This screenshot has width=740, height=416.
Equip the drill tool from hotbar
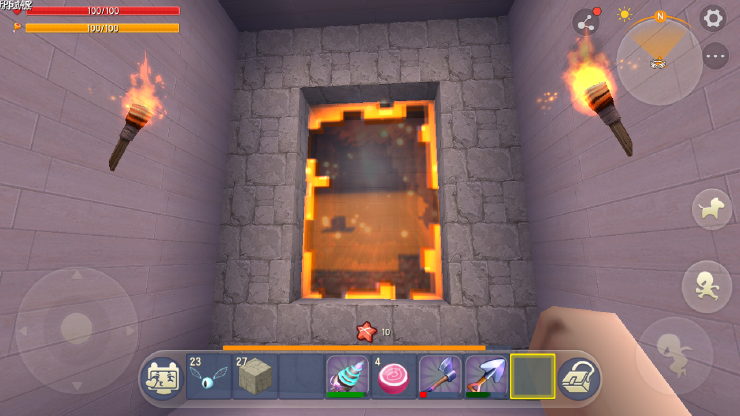[347, 376]
